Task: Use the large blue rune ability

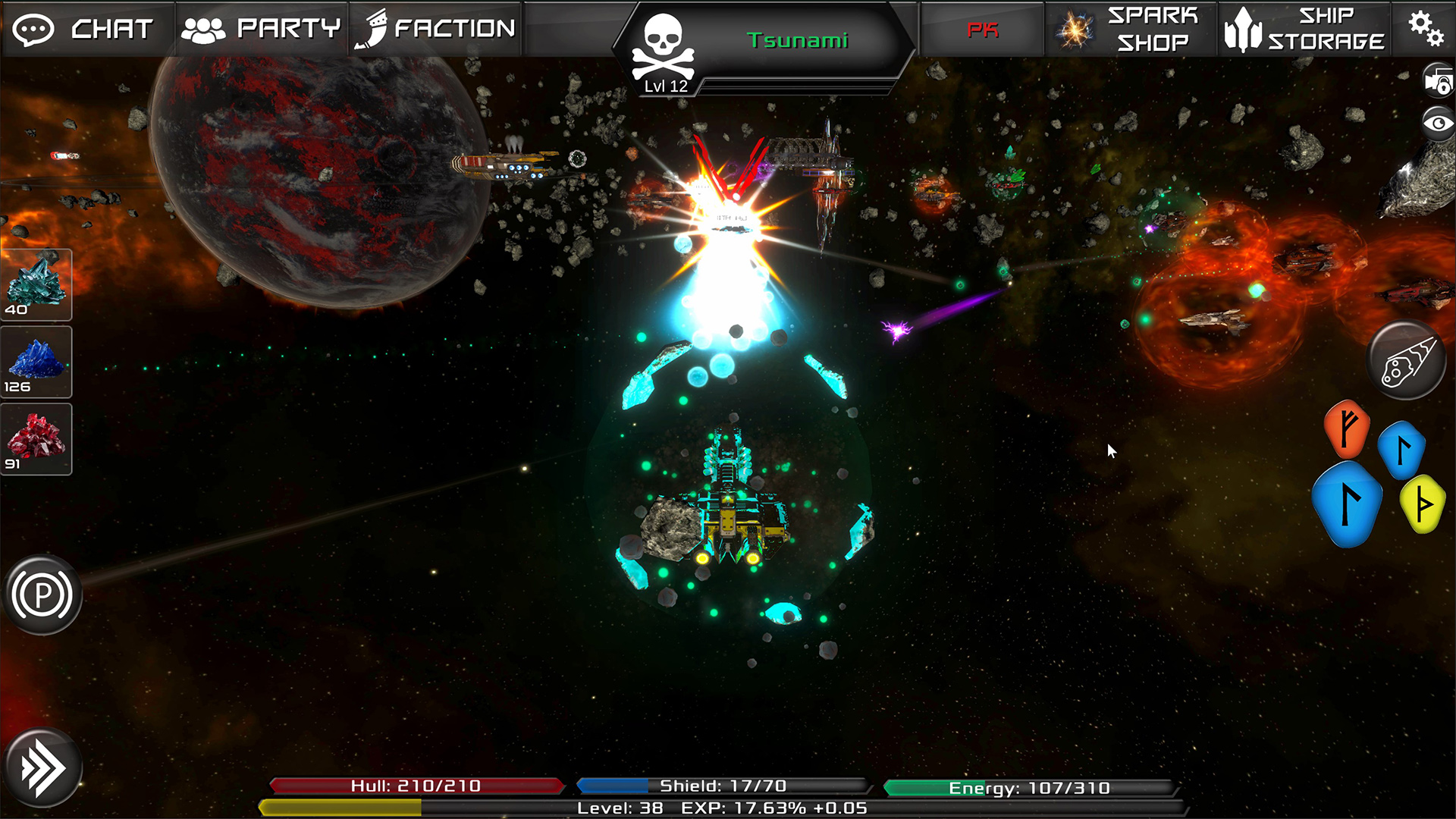Action: click(1348, 504)
